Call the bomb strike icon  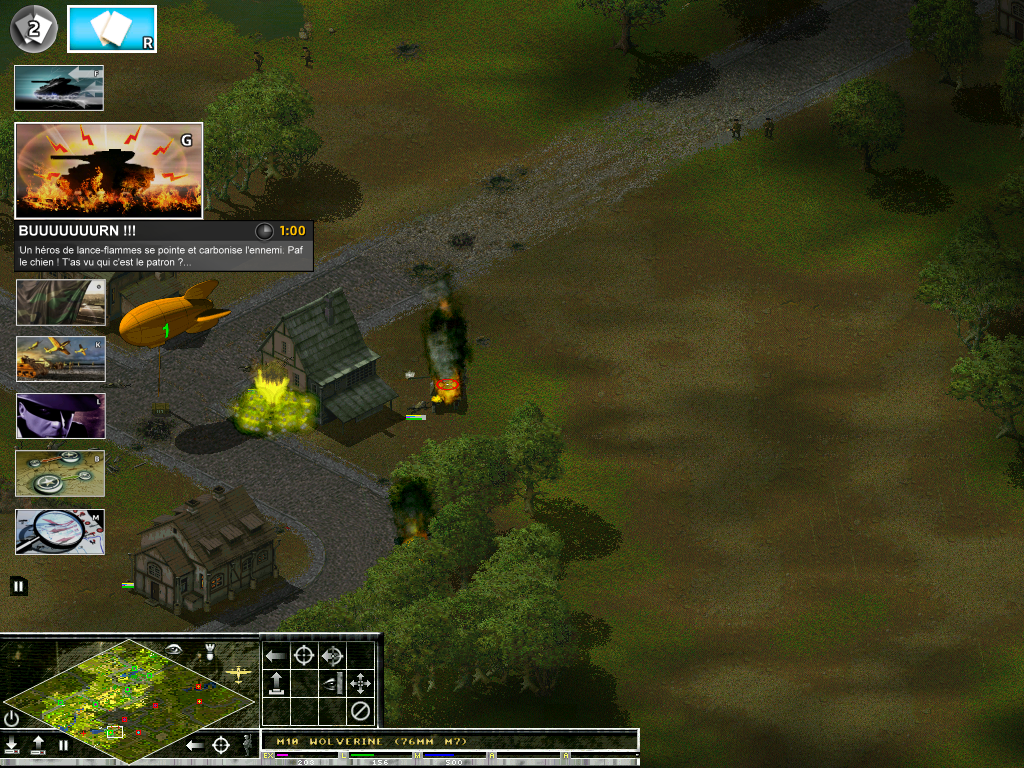[x=209, y=652]
